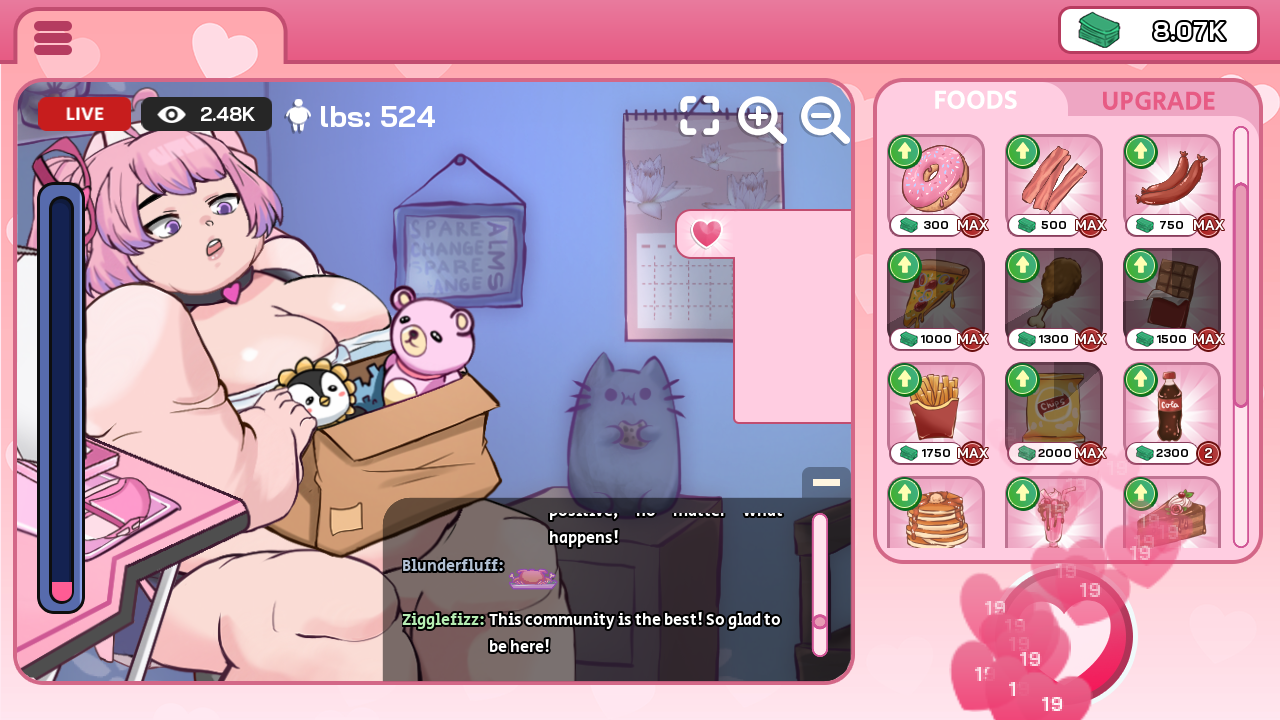Buy the pink donut food item
The width and height of the screenshot is (1280, 720).
coord(936,180)
